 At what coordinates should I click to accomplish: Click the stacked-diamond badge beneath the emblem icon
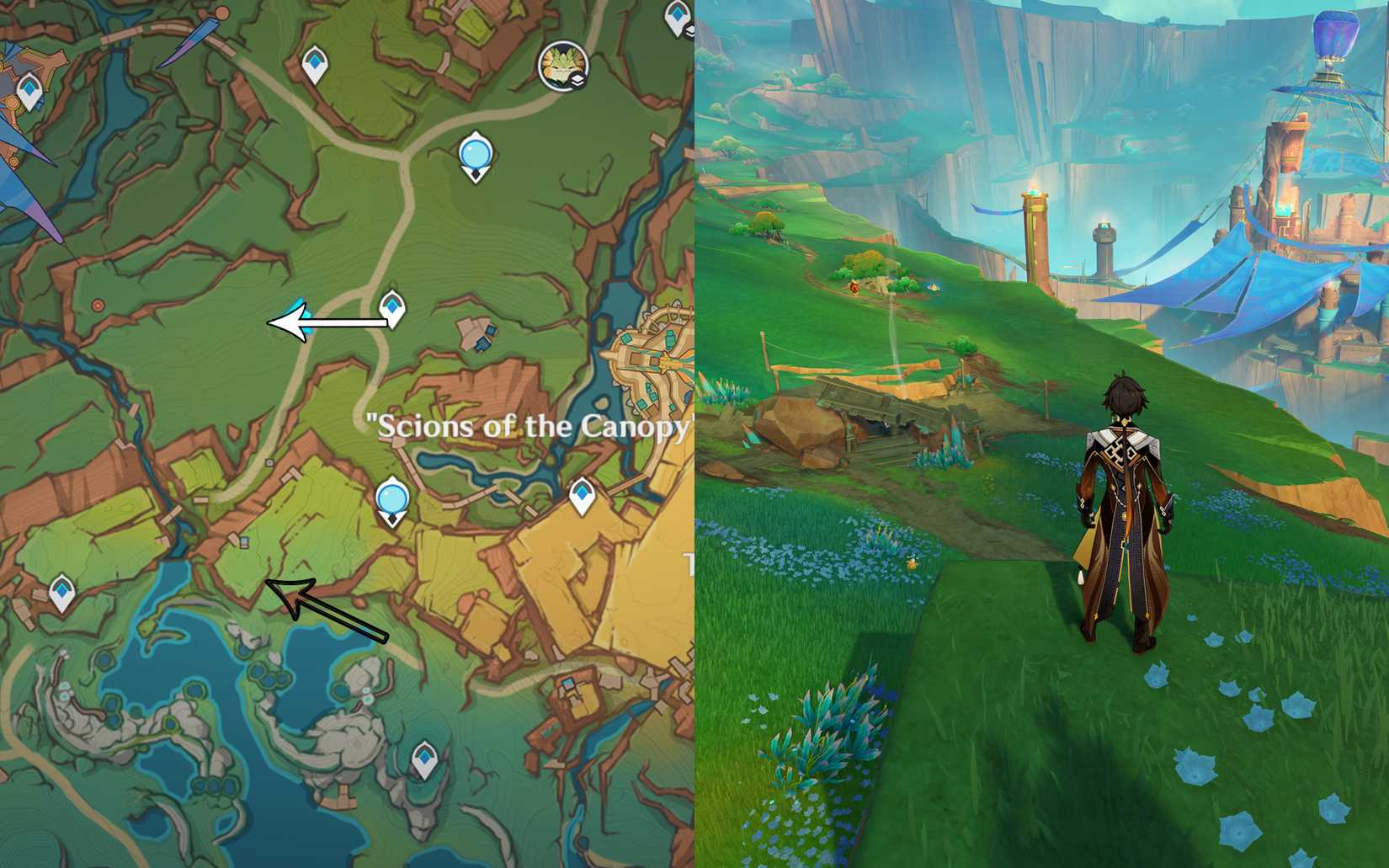[577, 80]
